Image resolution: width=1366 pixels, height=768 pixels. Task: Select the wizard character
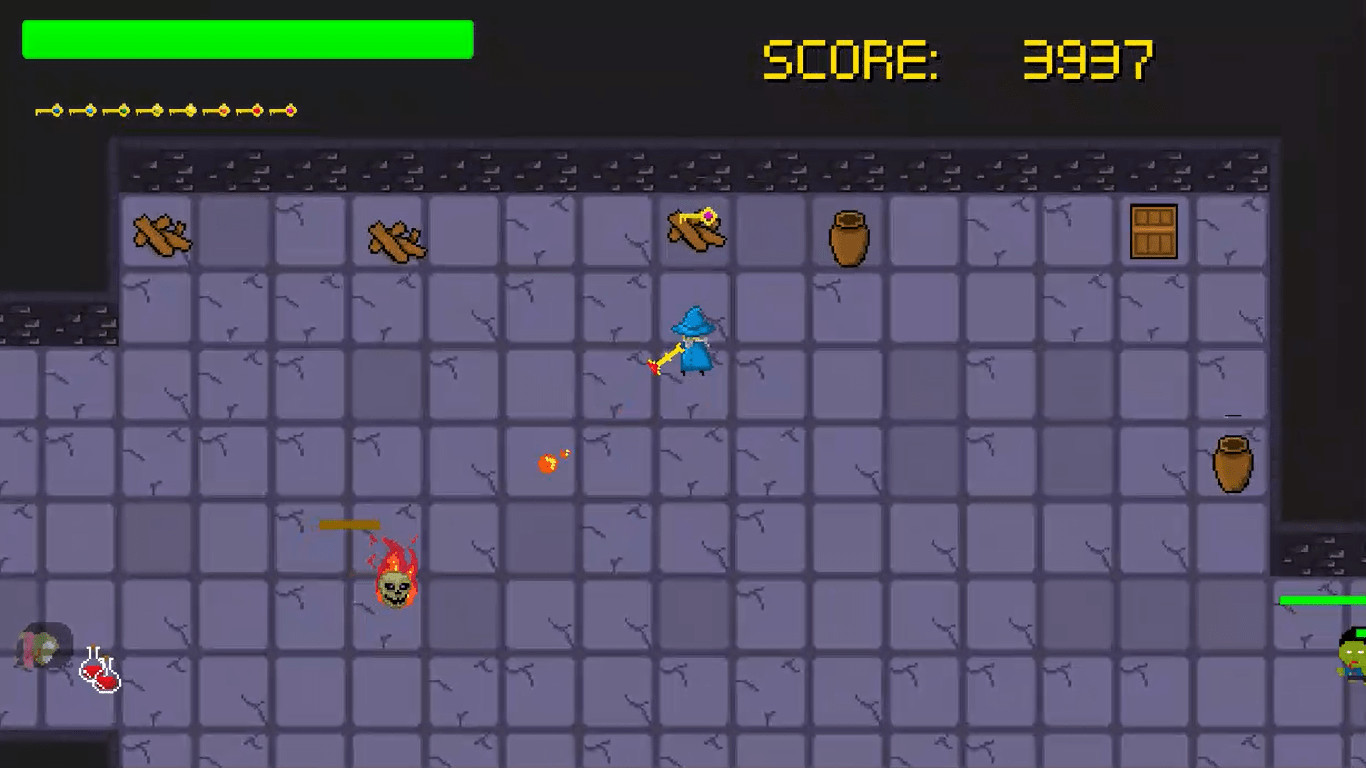[x=693, y=343]
